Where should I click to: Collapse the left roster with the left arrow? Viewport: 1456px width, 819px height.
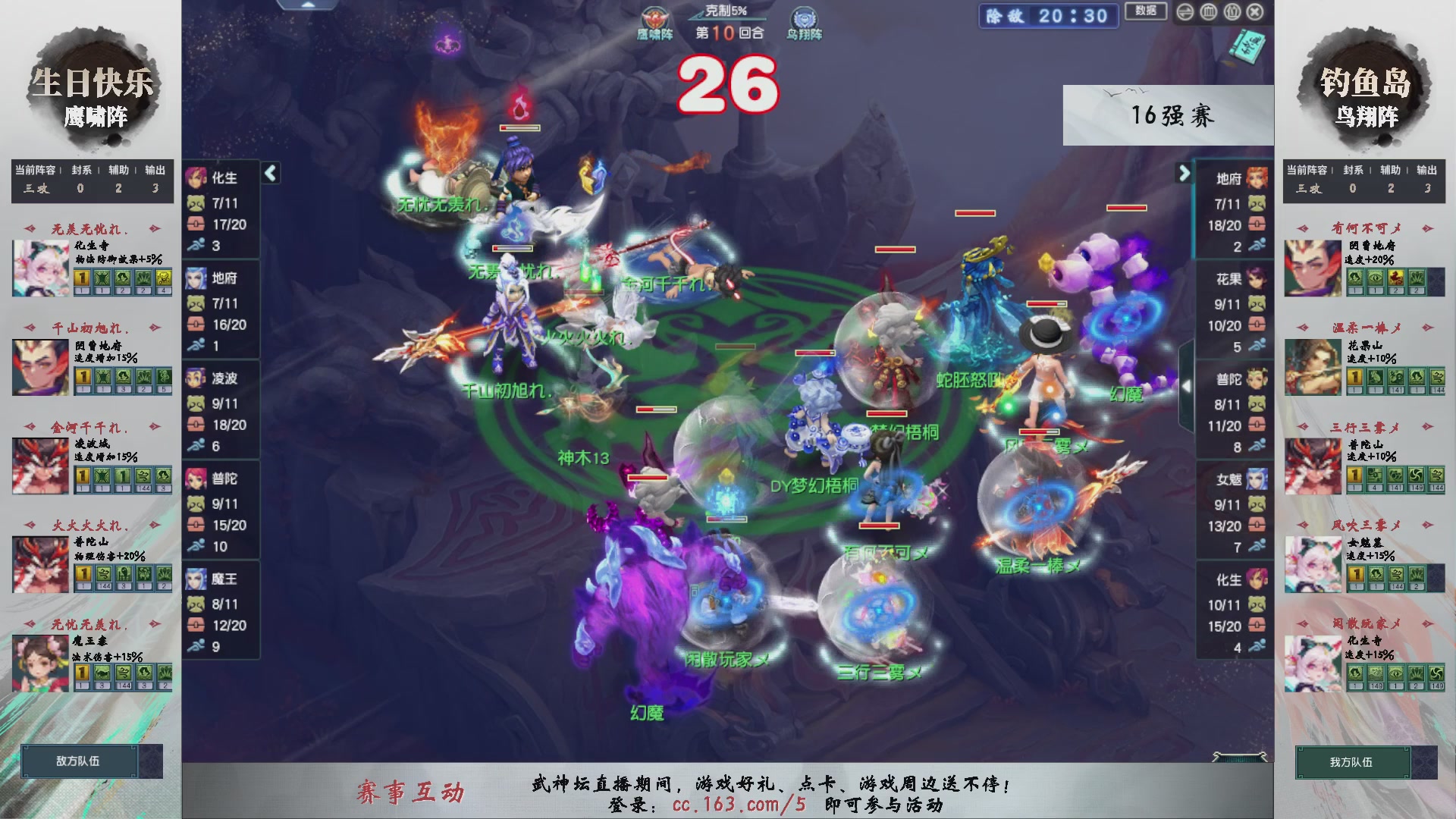(x=269, y=173)
